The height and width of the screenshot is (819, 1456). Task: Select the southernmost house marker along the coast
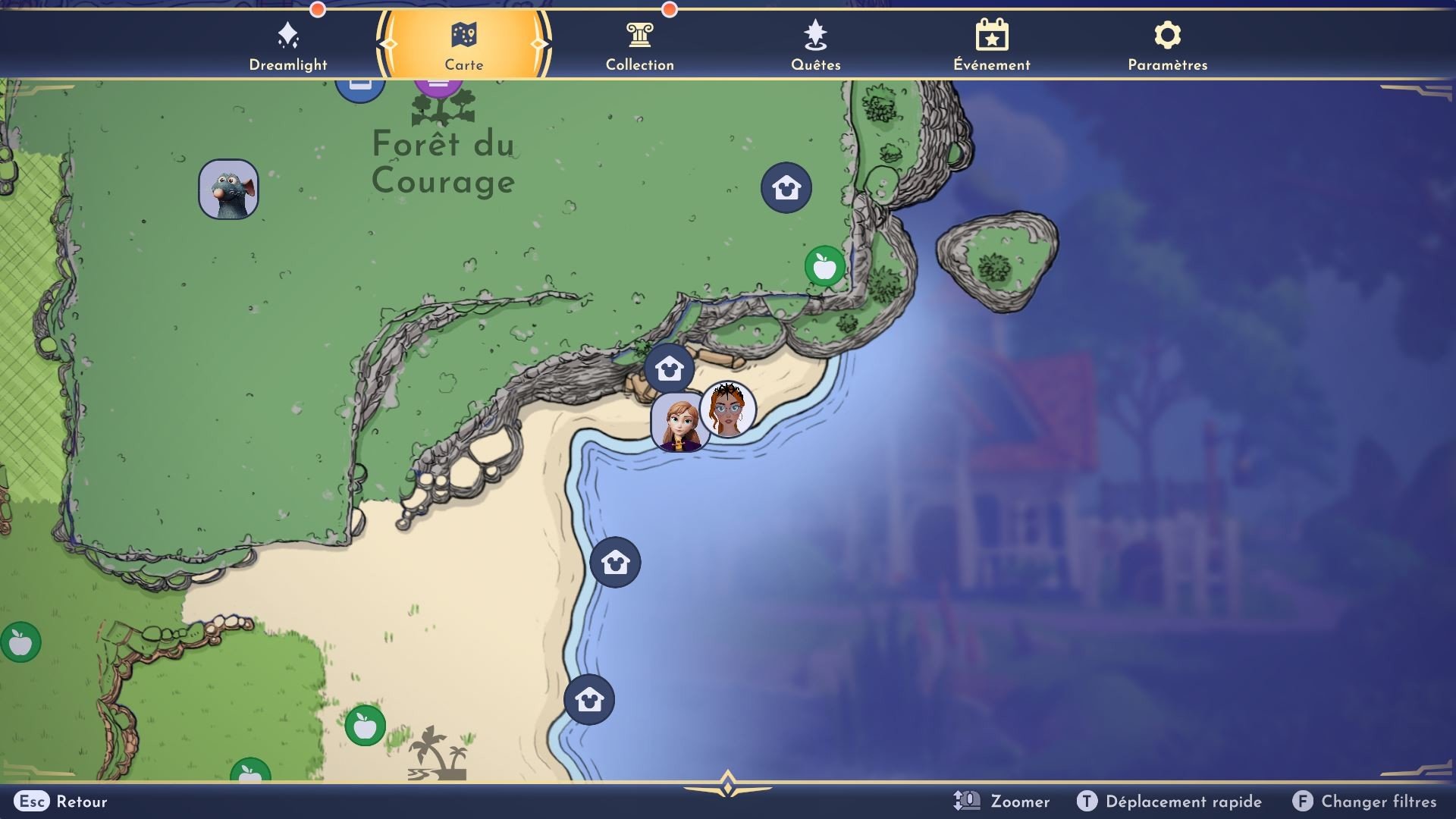(x=589, y=699)
